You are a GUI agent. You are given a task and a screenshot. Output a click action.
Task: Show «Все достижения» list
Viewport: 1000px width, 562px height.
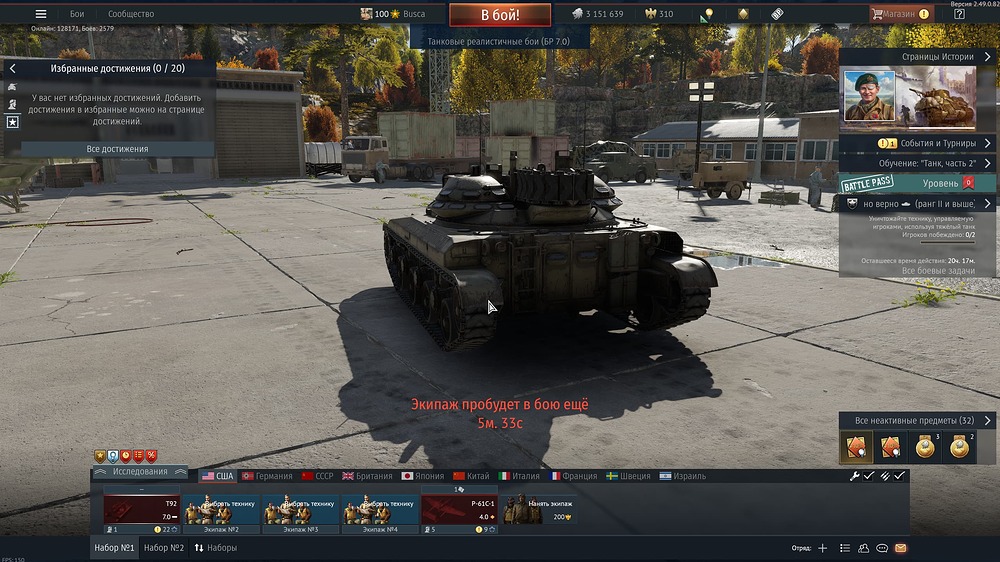click(118, 149)
